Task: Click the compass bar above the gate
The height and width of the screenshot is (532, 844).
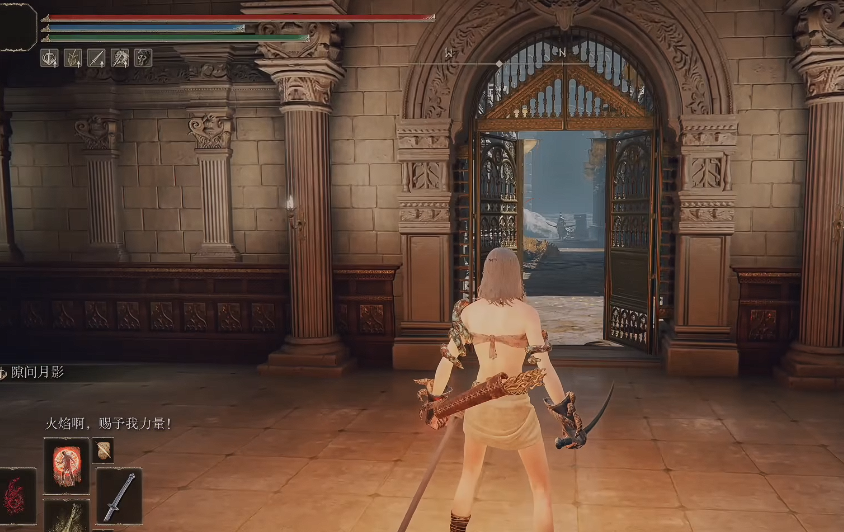Action: pos(499,65)
